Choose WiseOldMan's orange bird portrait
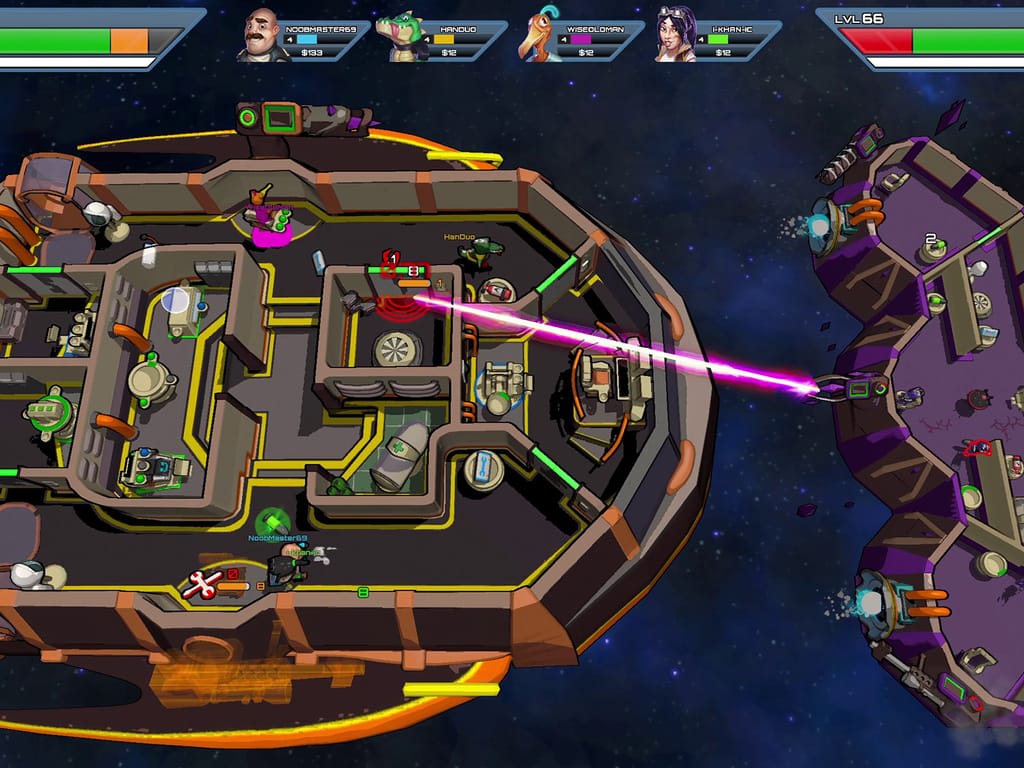1024x768 pixels. point(540,37)
